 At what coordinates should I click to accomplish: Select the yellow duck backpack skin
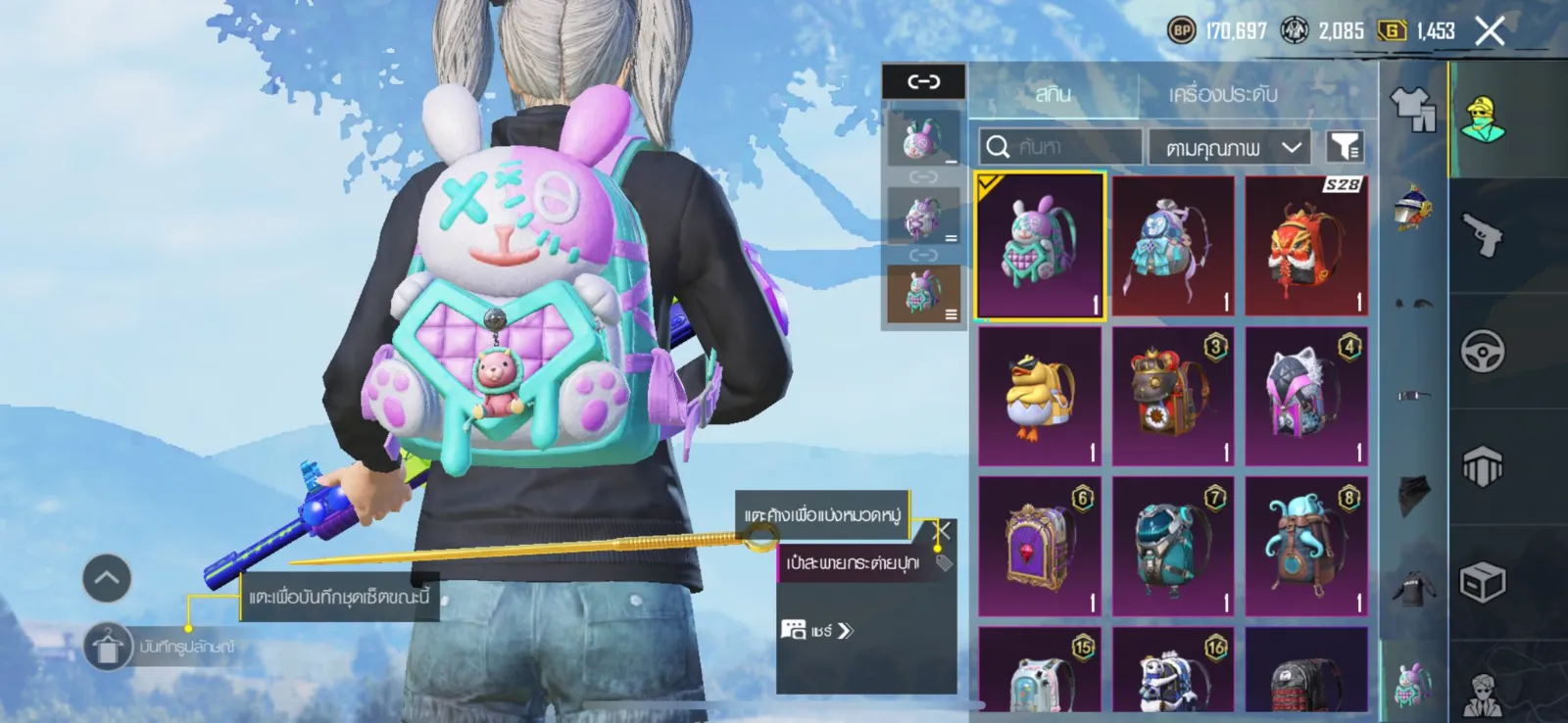(x=1040, y=396)
